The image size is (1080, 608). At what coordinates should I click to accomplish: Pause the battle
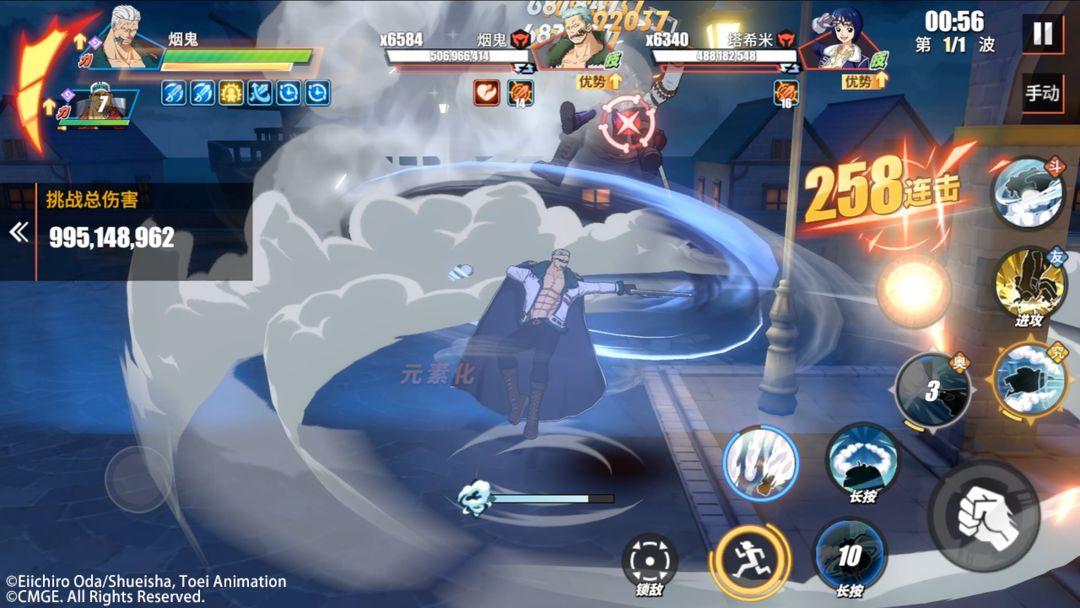tap(1042, 34)
